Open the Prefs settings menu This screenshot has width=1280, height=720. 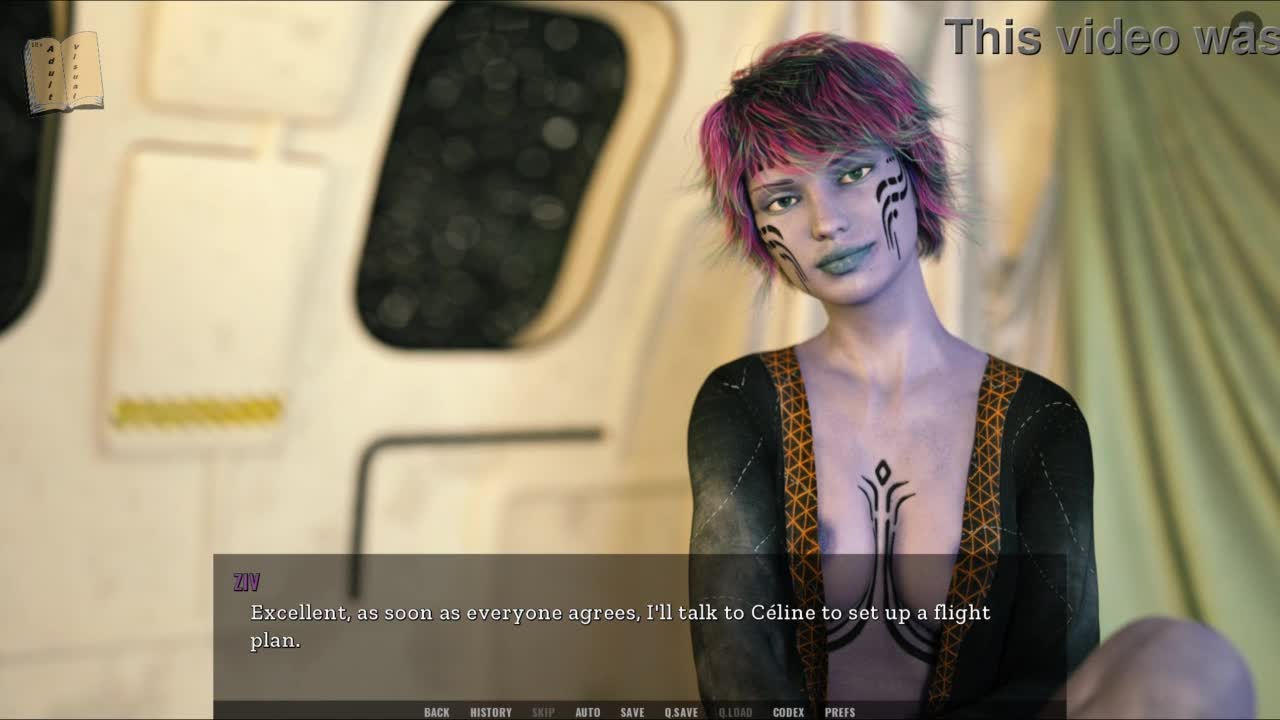[839, 712]
